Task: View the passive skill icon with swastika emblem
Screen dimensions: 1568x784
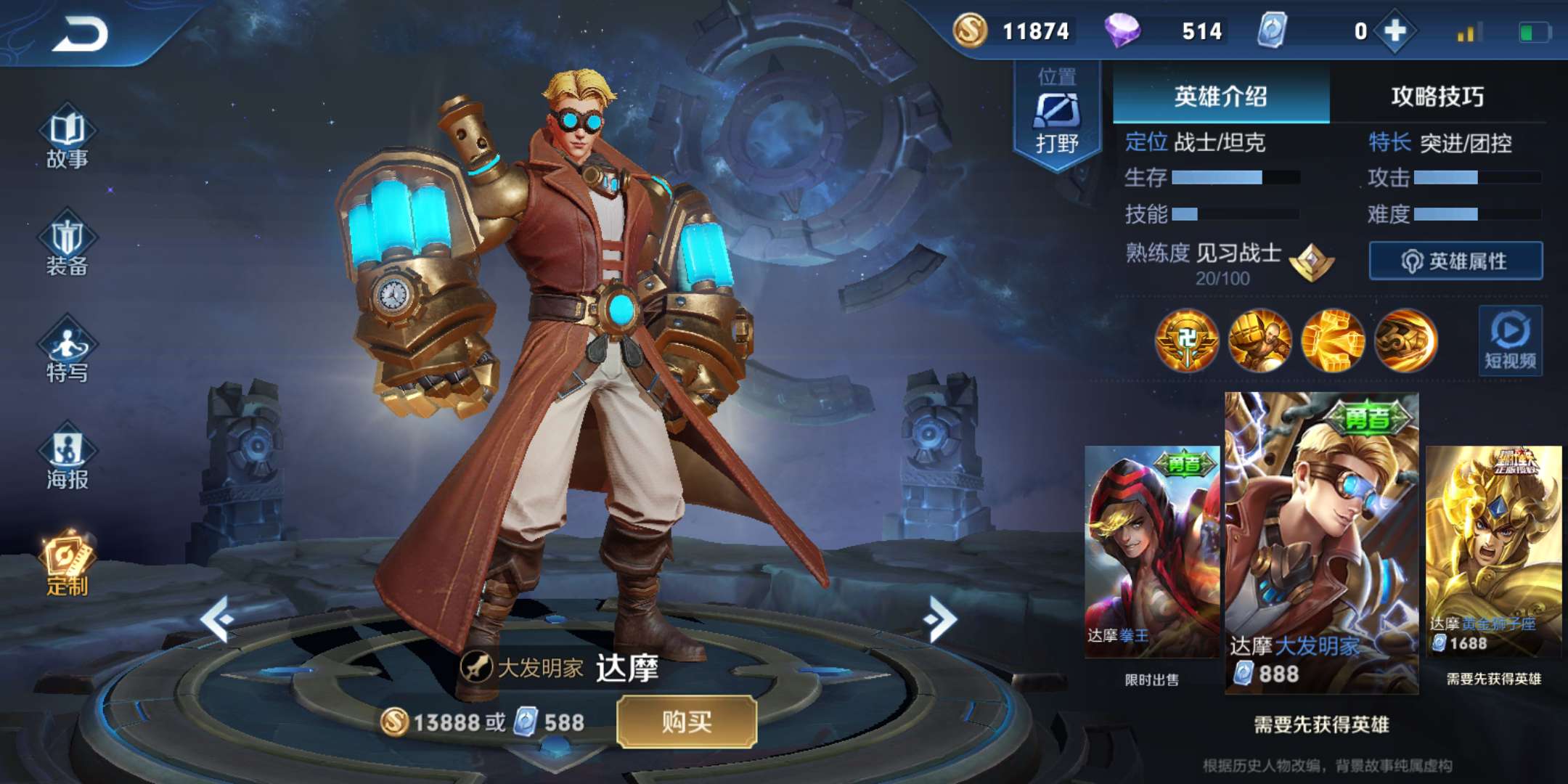Action: [x=1187, y=340]
